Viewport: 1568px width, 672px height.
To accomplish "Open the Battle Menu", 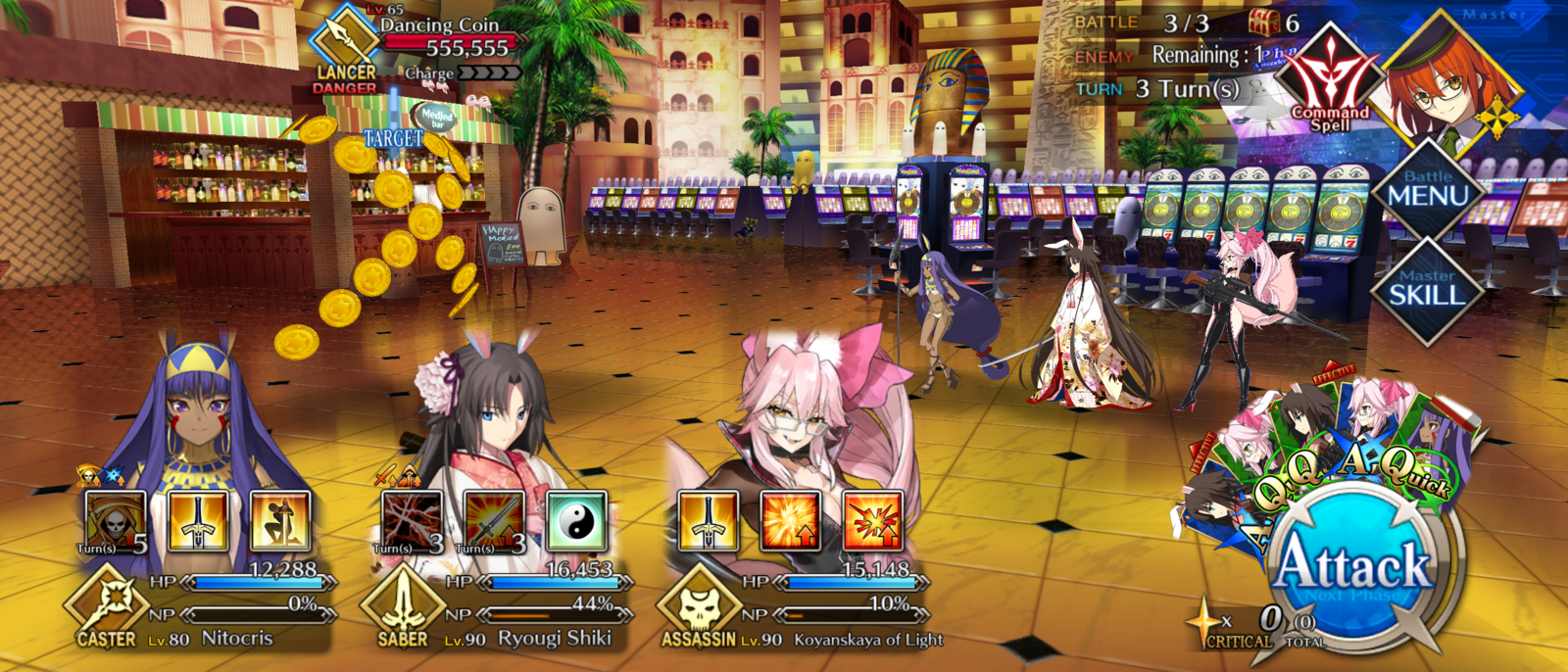I will (1427, 190).
